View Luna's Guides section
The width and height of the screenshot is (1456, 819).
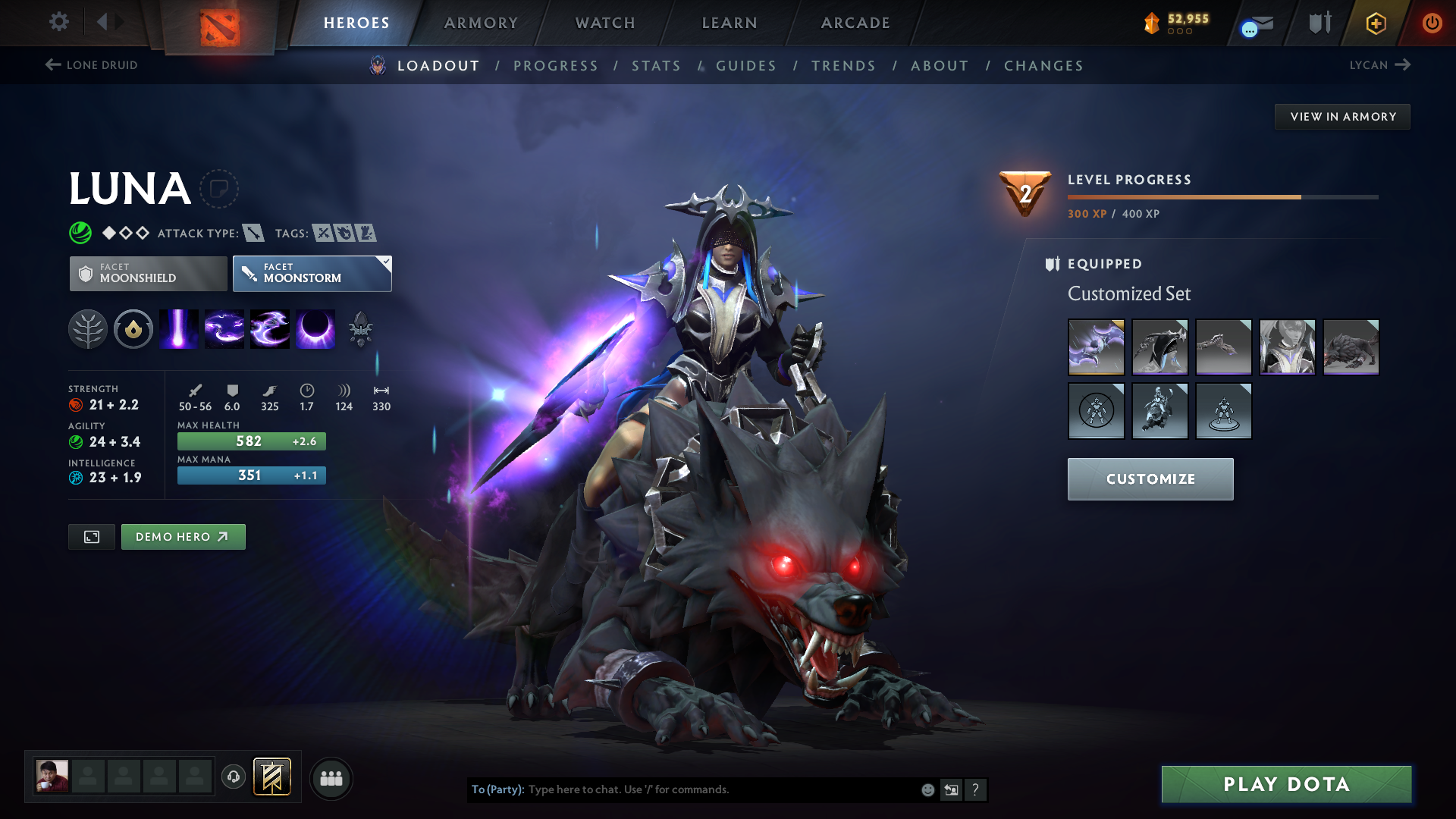pos(746,66)
